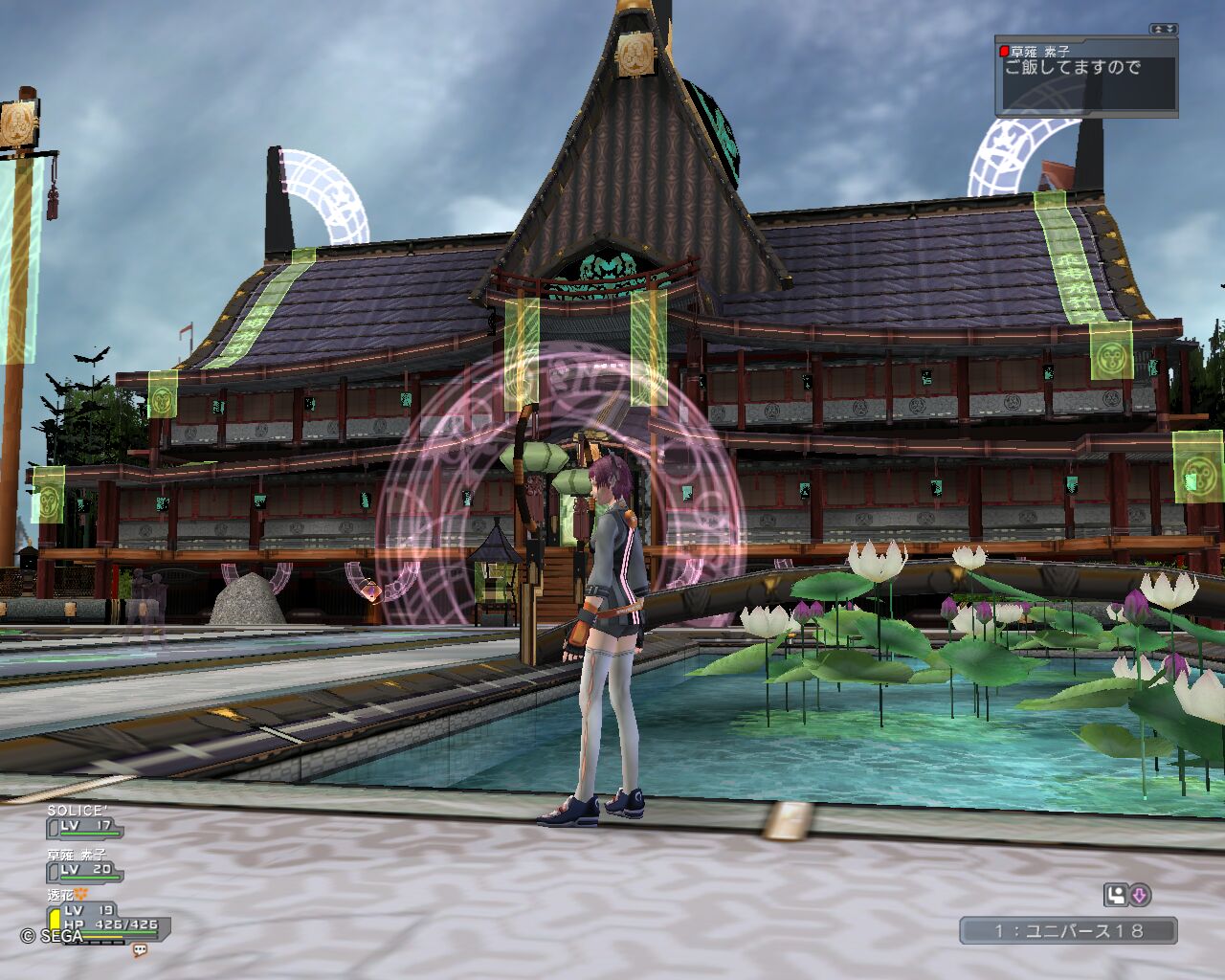Click the white character status icon
1225x980 pixels.
(1115, 896)
